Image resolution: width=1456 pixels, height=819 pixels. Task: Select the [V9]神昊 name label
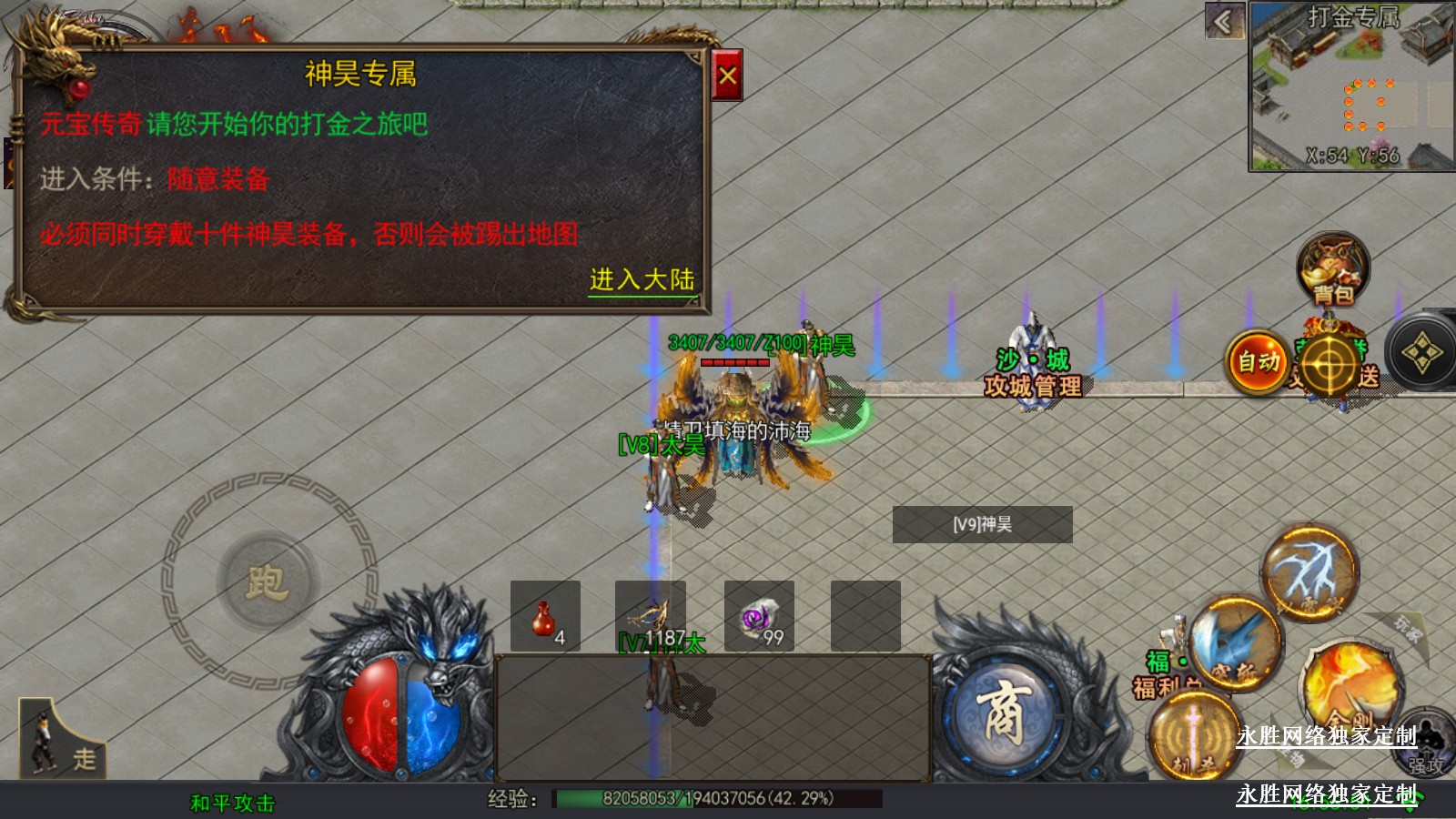point(982,524)
